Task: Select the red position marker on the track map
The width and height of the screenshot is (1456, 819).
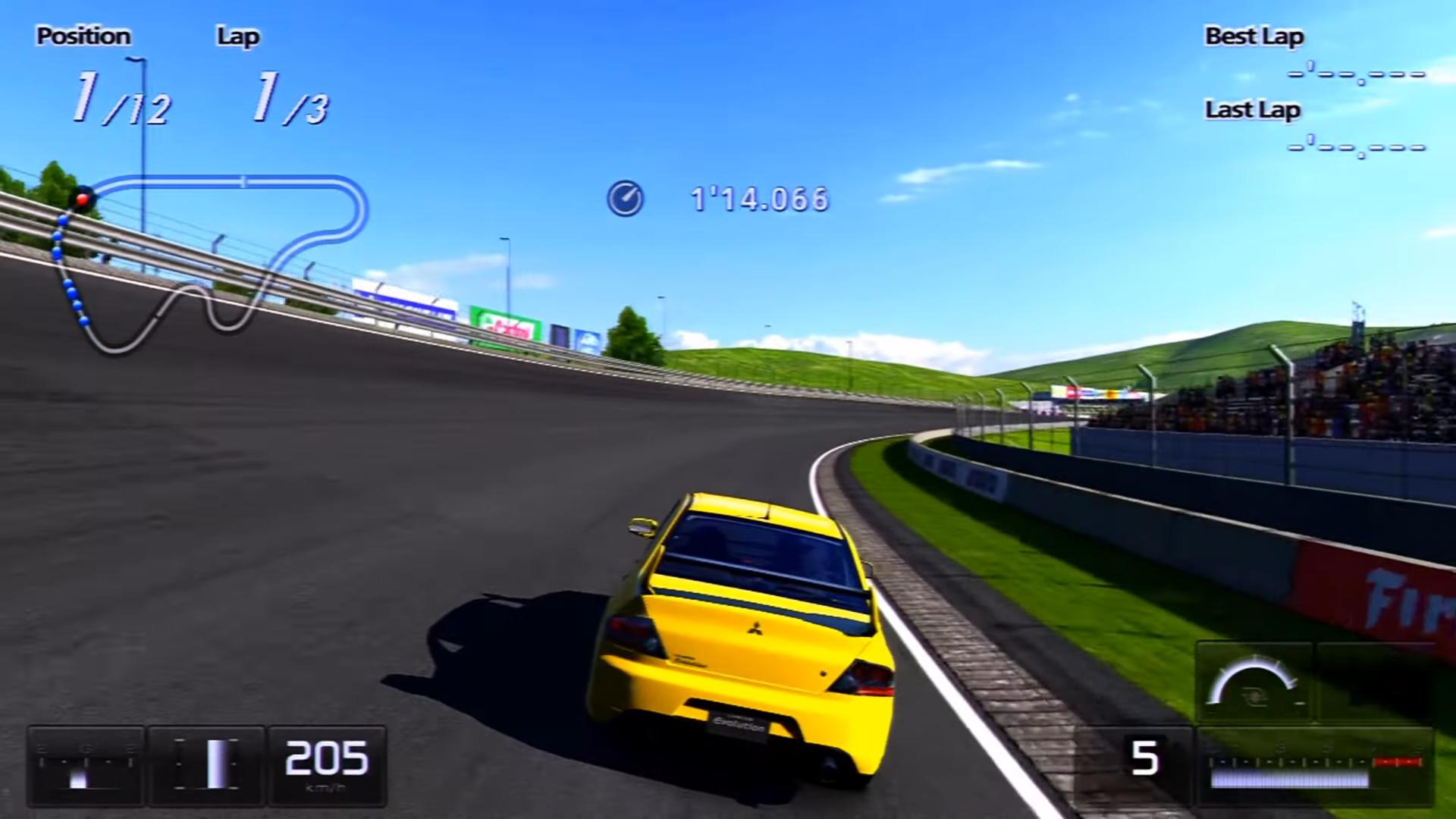Action: pos(82,199)
